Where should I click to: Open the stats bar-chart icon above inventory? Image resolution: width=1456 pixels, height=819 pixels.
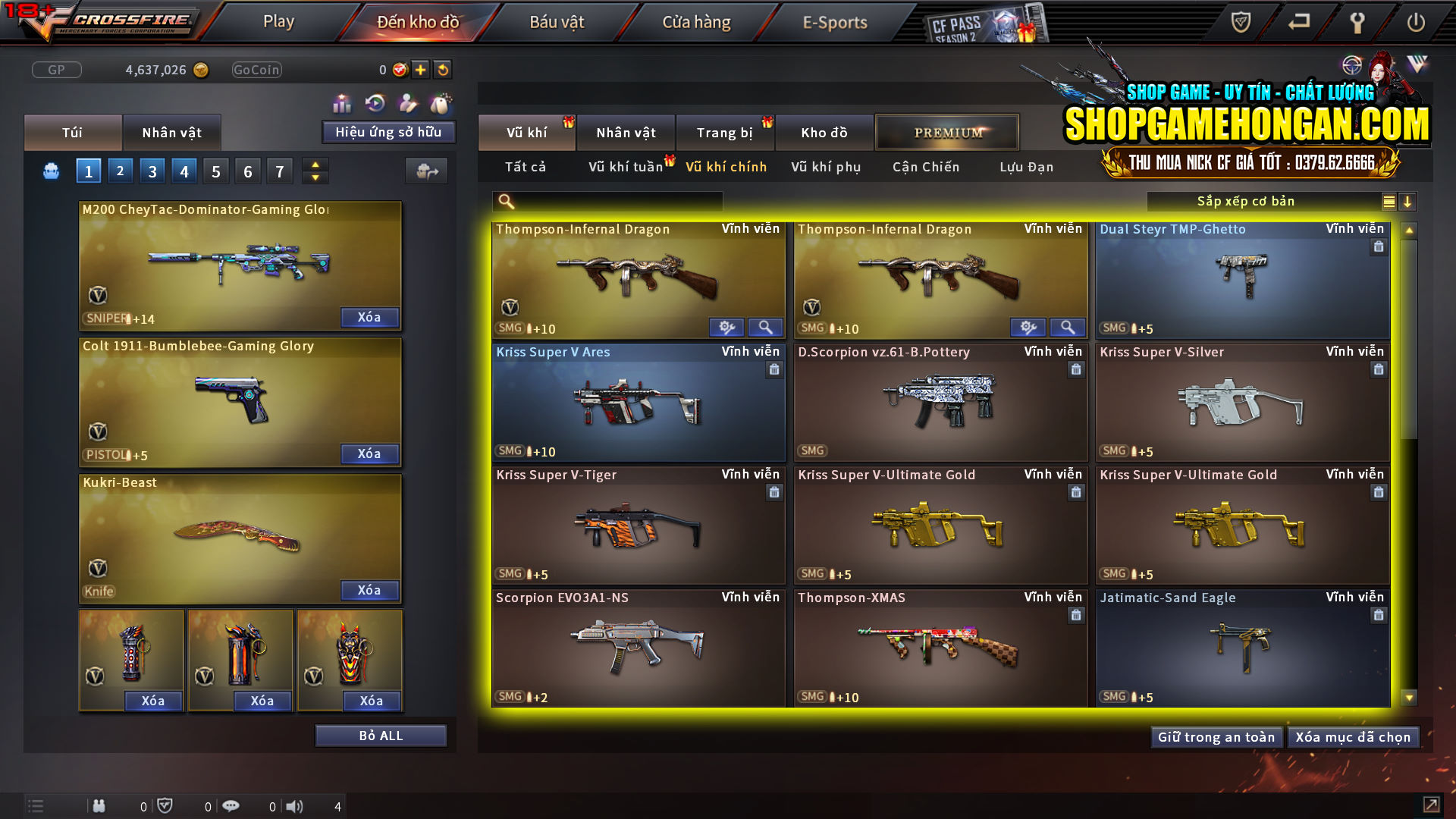[342, 102]
